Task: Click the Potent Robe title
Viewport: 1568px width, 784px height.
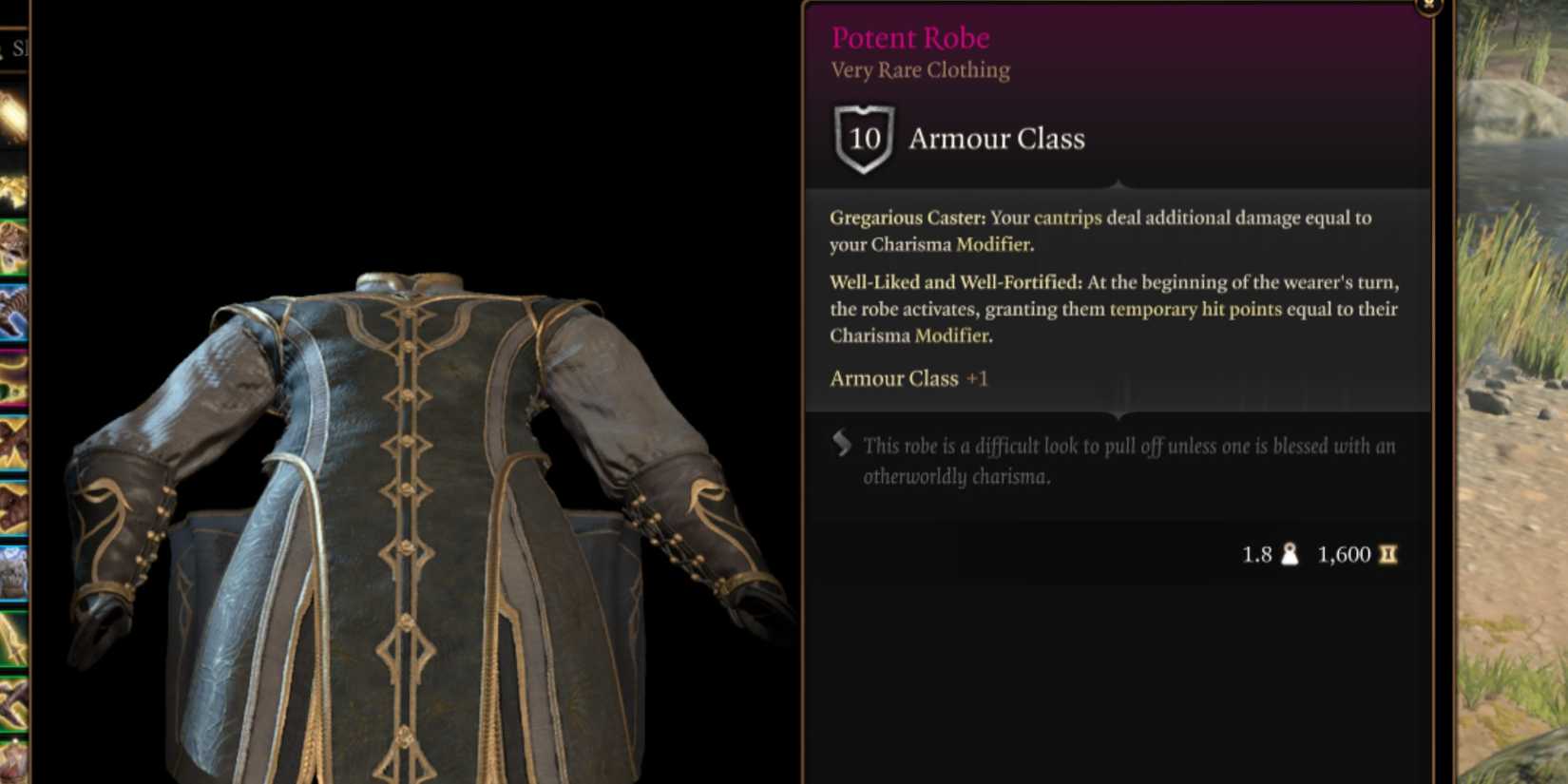Action: pos(910,38)
